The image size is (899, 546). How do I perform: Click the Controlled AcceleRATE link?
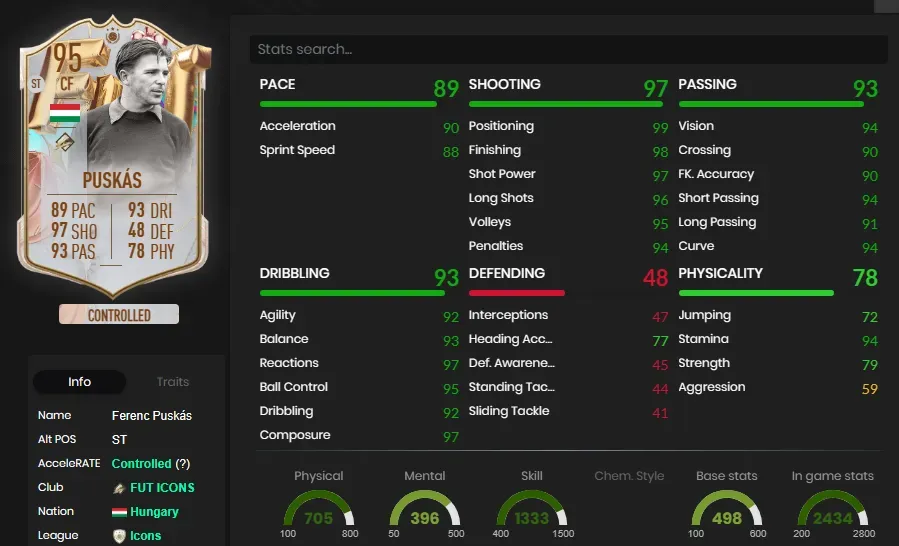pos(142,463)
